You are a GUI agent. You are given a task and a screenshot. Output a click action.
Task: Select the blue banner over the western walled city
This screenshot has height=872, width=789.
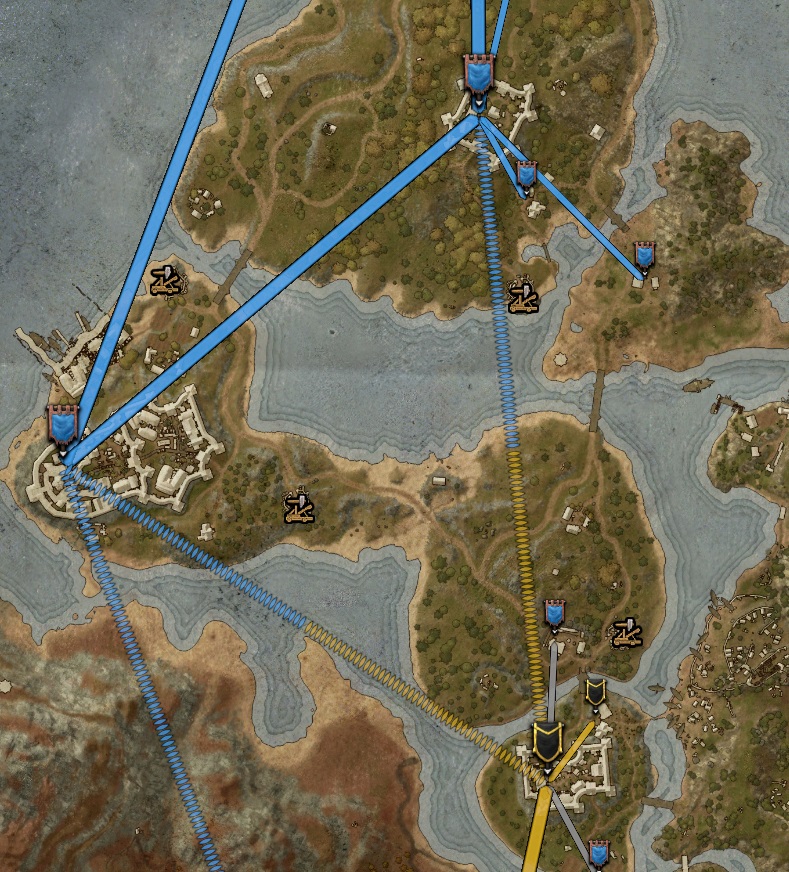click(x=62, y=426)
